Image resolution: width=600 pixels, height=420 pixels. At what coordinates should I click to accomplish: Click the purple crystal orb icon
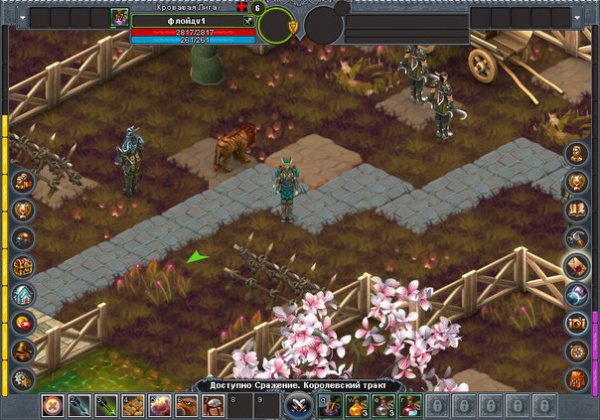tap(577, 294)
